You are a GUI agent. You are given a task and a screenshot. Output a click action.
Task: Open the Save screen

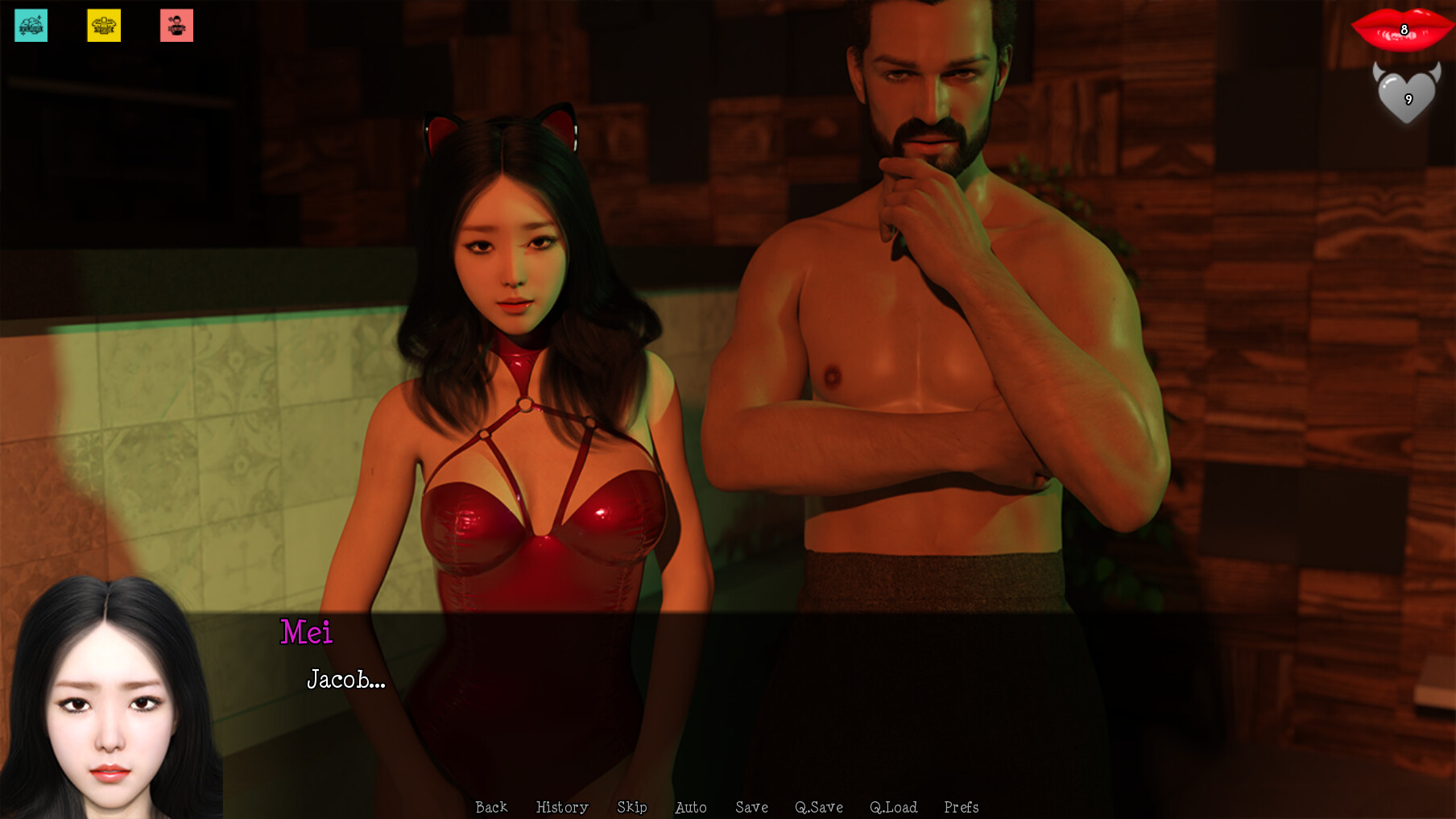[x=751, y=807]
